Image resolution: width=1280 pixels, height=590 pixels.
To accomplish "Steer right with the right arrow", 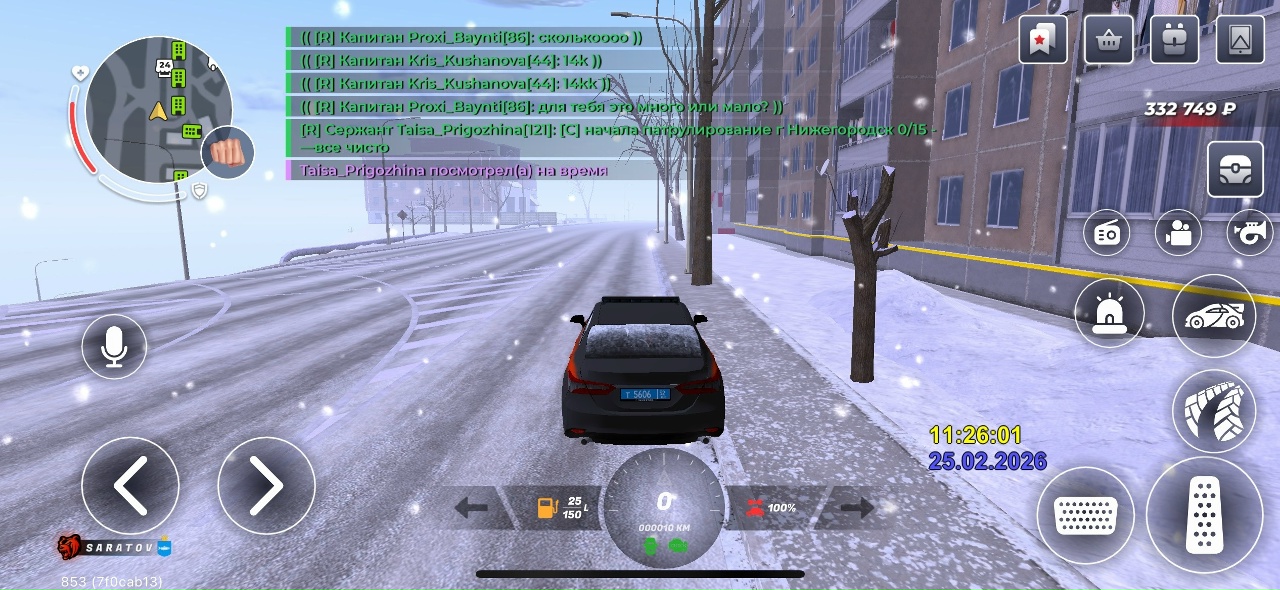I will pyautogui.click(x=266, y=486).
